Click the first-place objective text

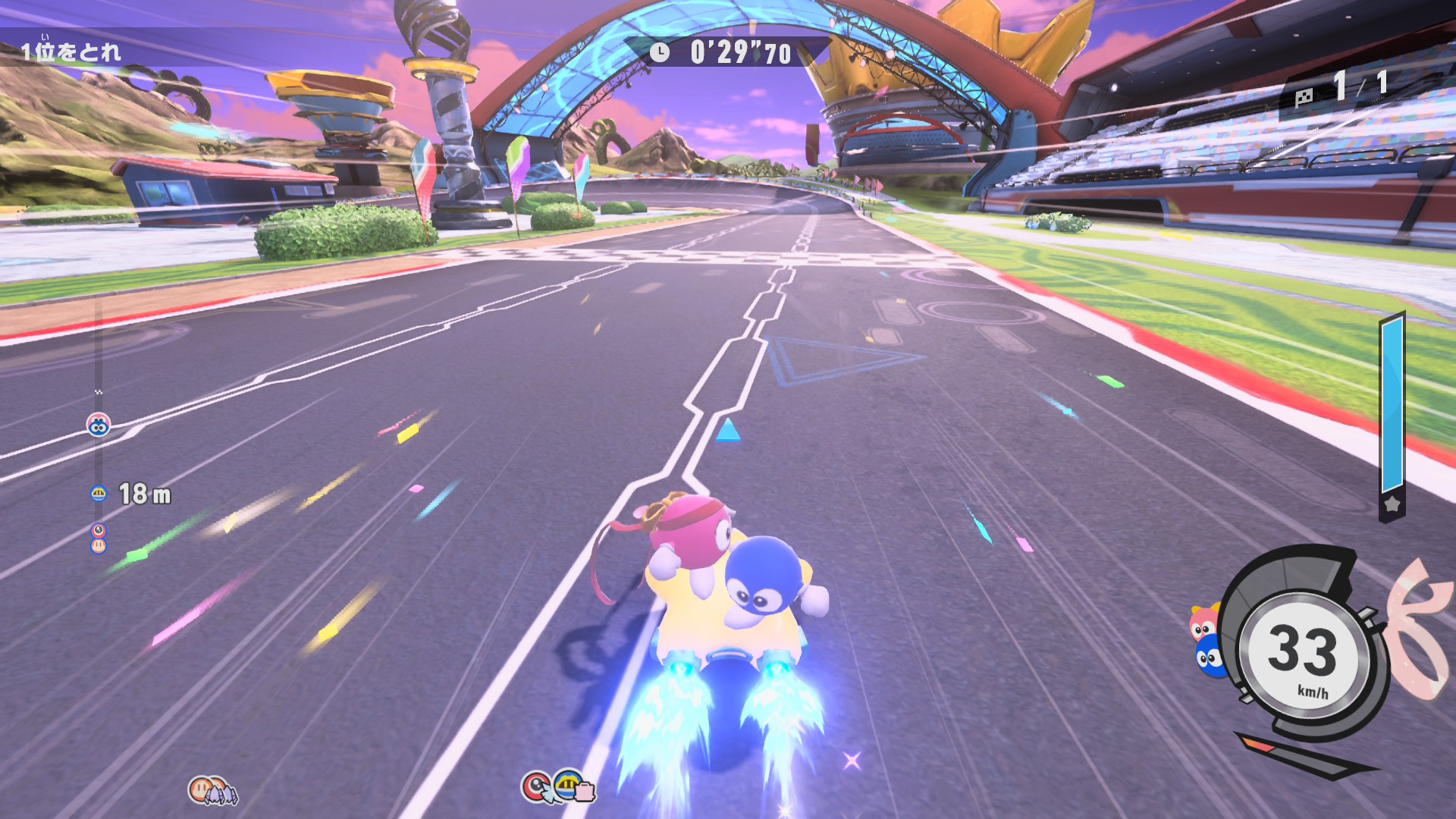pyautogui.click(x=71, y=52)
